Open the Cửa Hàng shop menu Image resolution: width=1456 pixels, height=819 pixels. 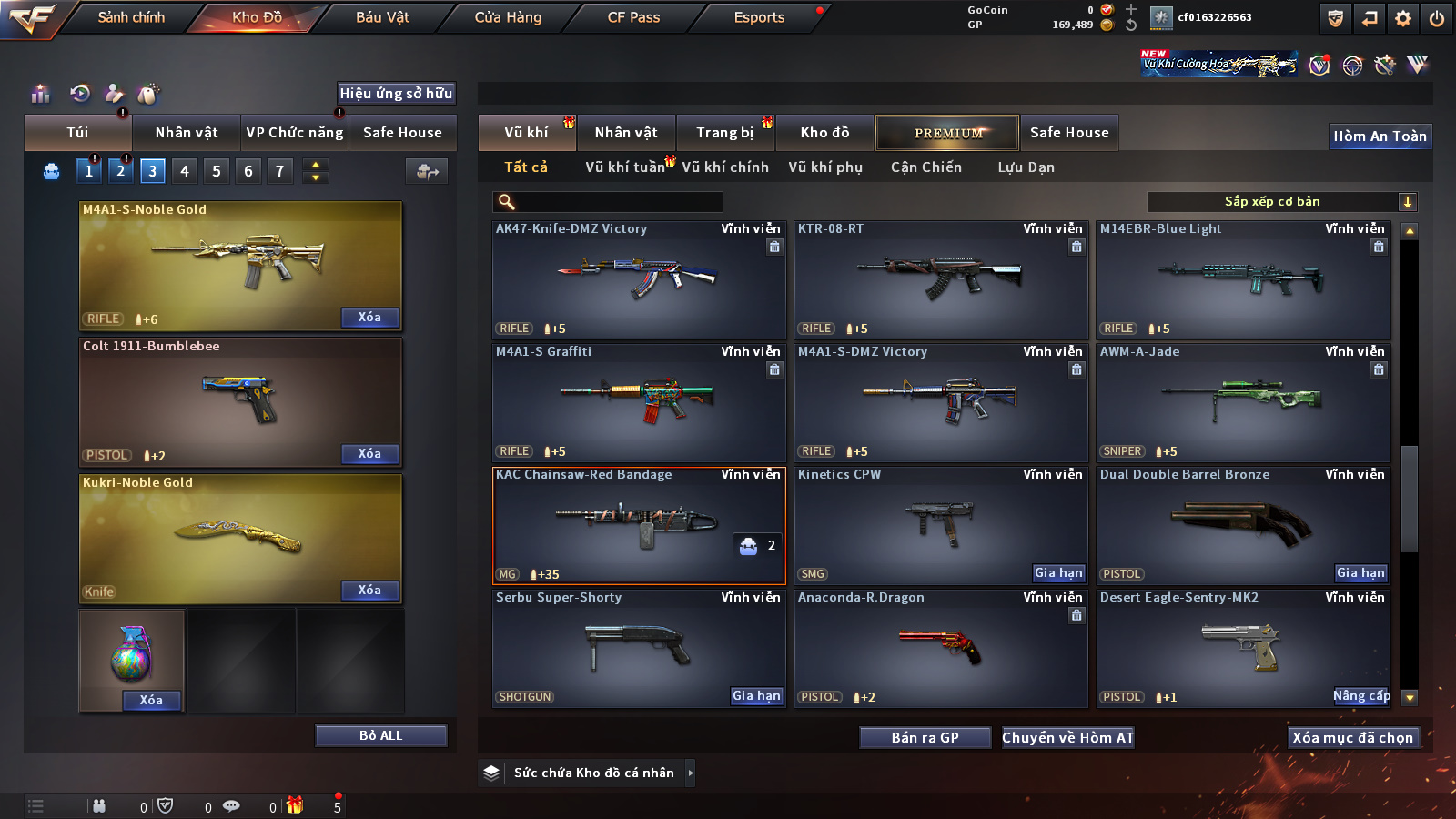point(508,17)
